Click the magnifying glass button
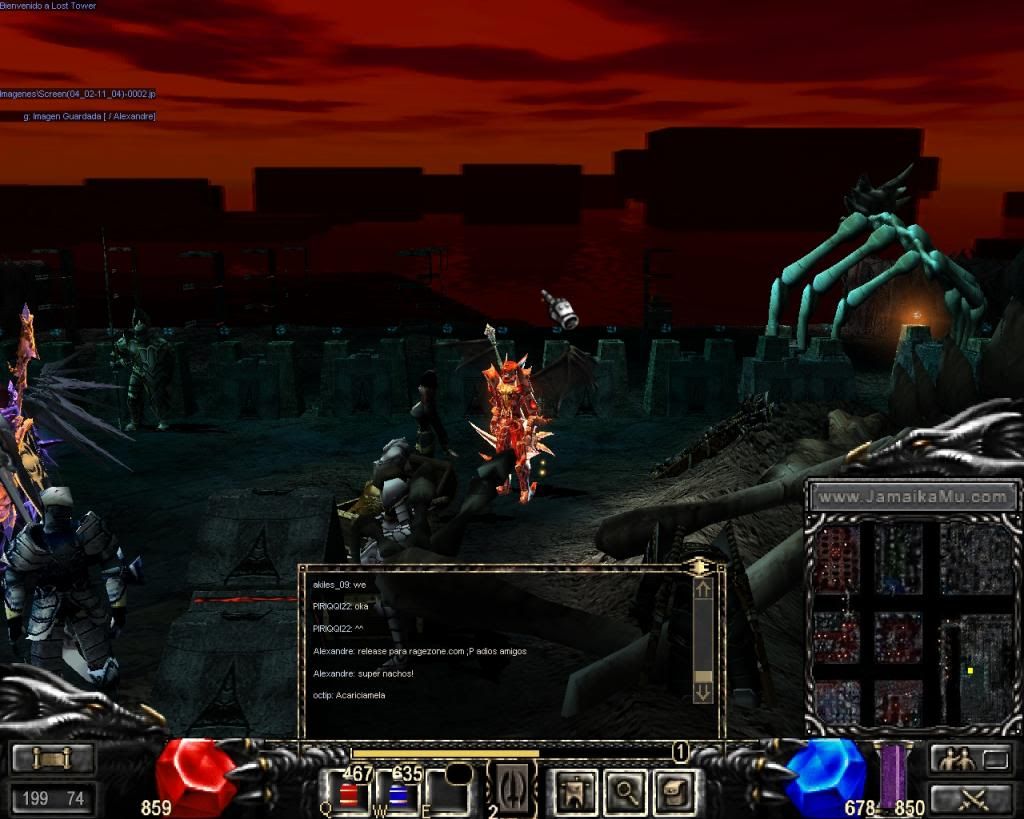Screen dimensions: 1024x819 pyautogui.click(x=625, y=793)
